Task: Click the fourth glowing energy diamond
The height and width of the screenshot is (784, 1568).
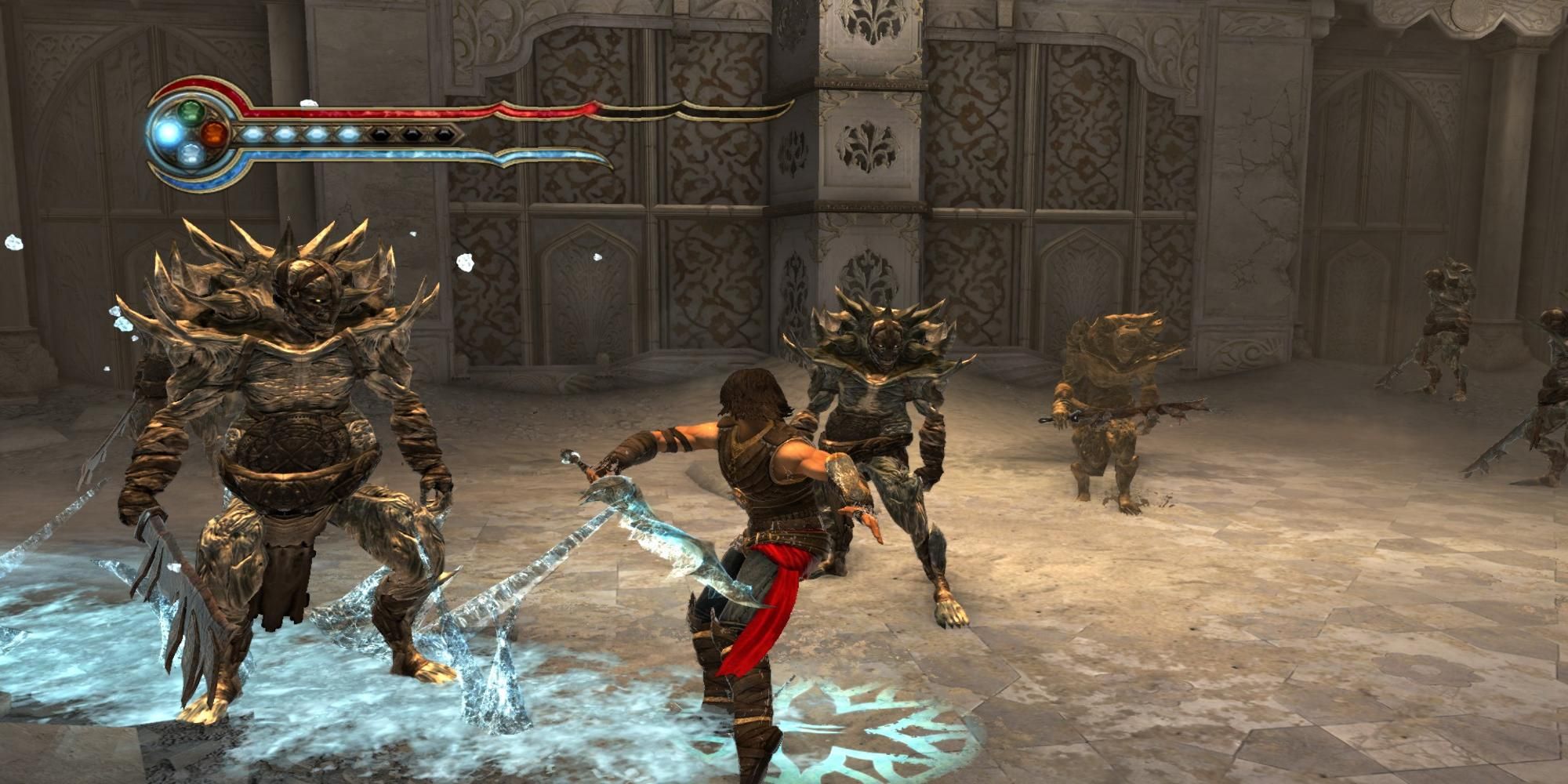Action: [349, 133]
